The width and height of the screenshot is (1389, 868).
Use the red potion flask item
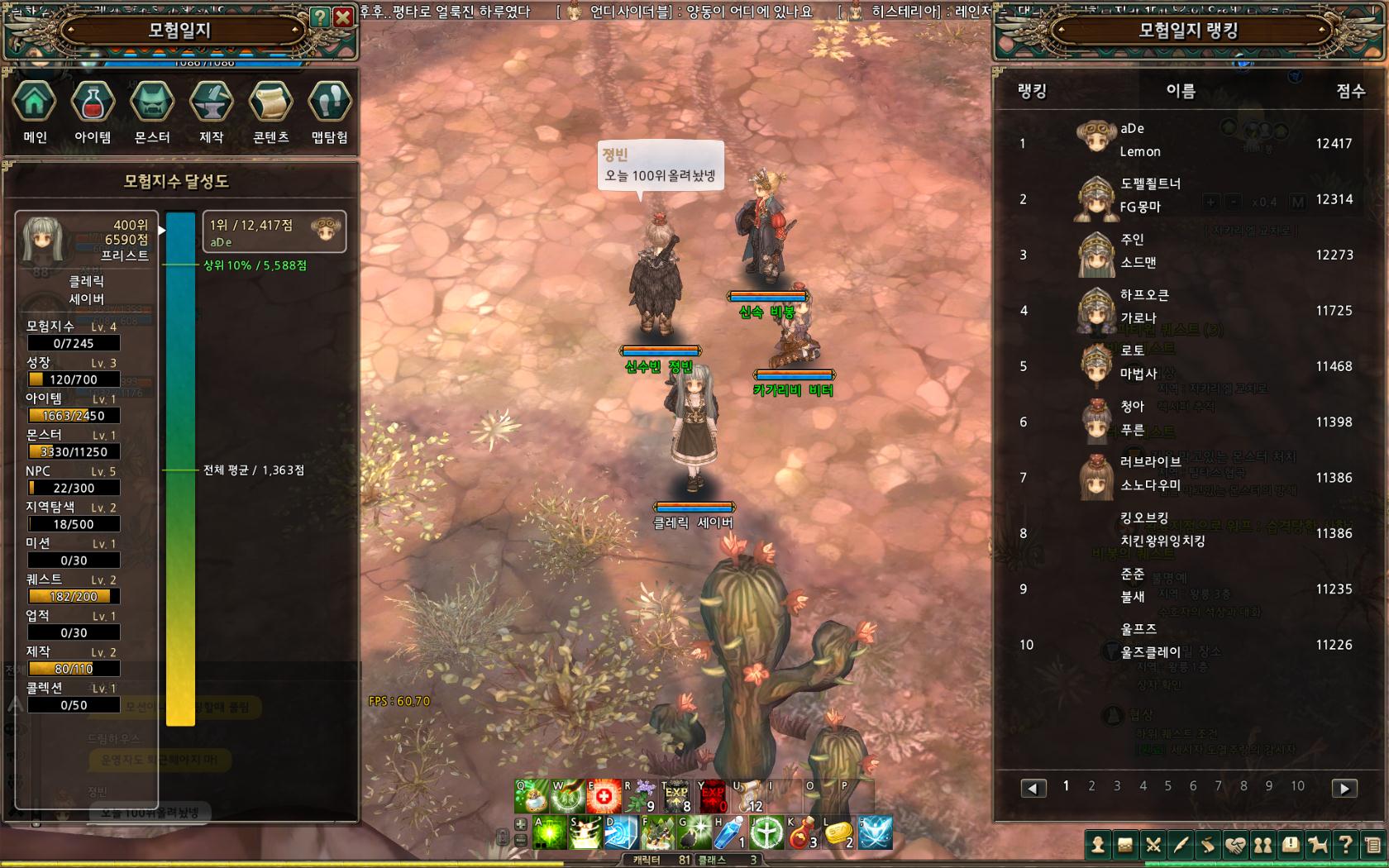coord(800,833)
